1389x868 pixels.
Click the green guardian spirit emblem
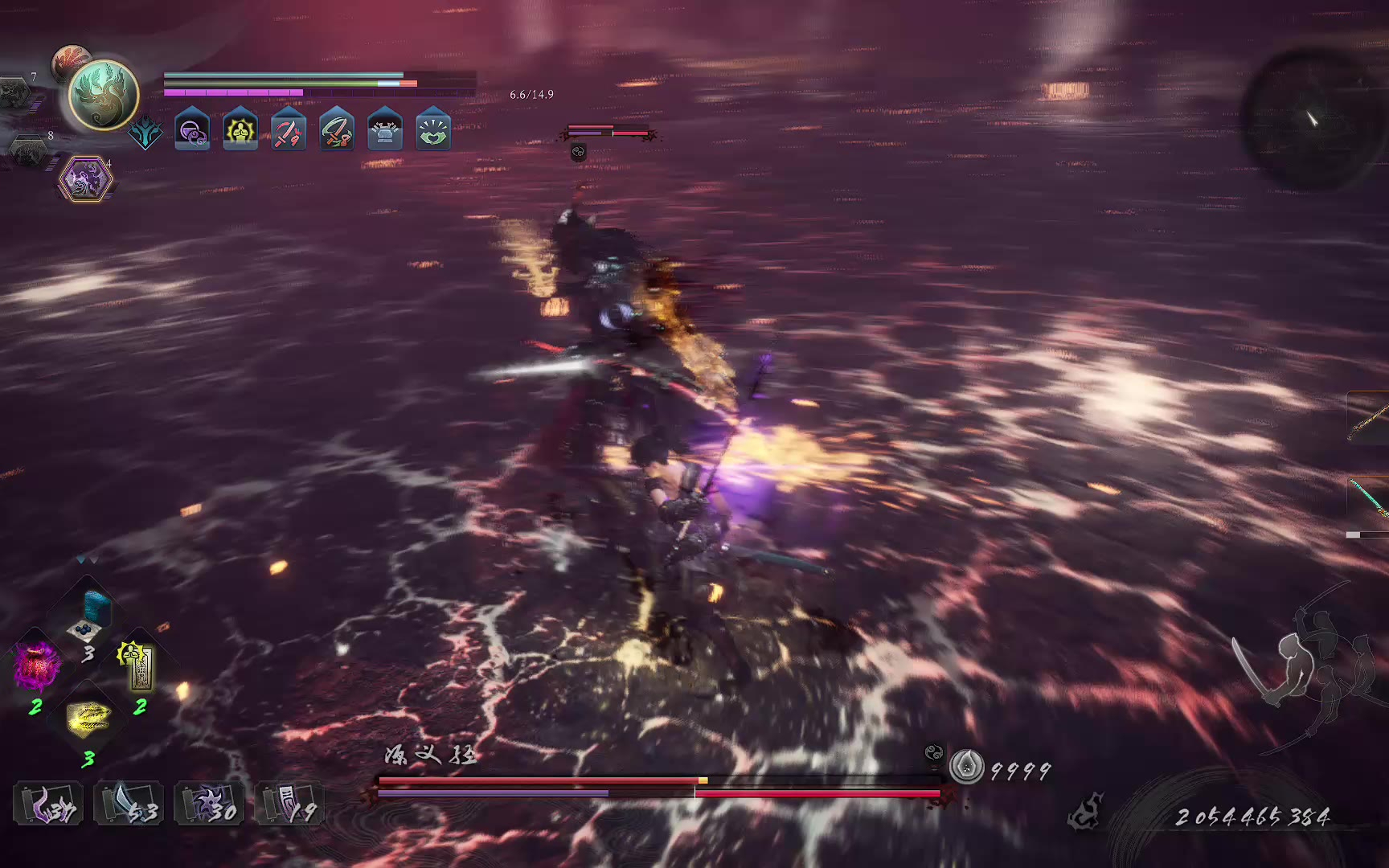pyautogui.click(x=104, y=95)
